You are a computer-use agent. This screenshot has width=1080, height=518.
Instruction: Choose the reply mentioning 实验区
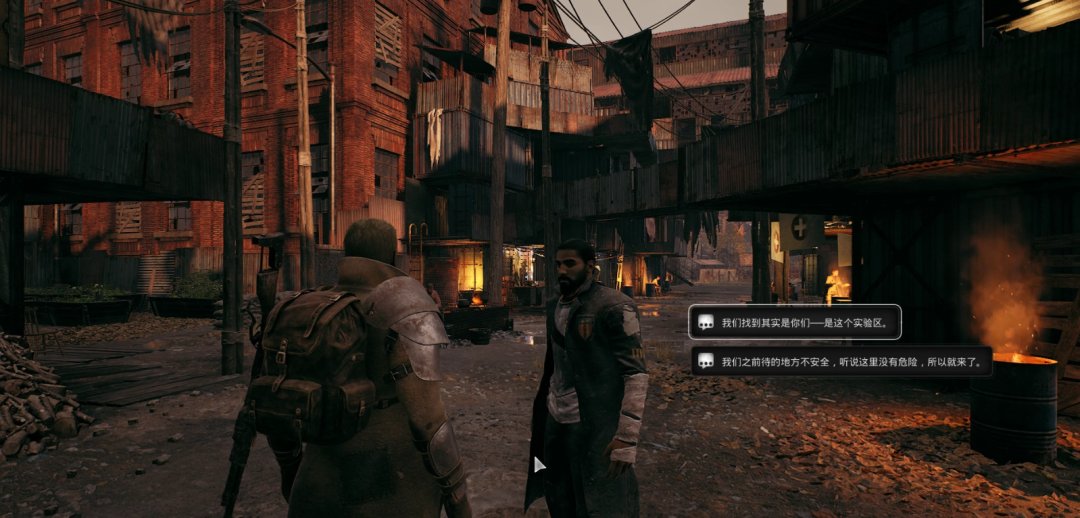pos(795,322)
